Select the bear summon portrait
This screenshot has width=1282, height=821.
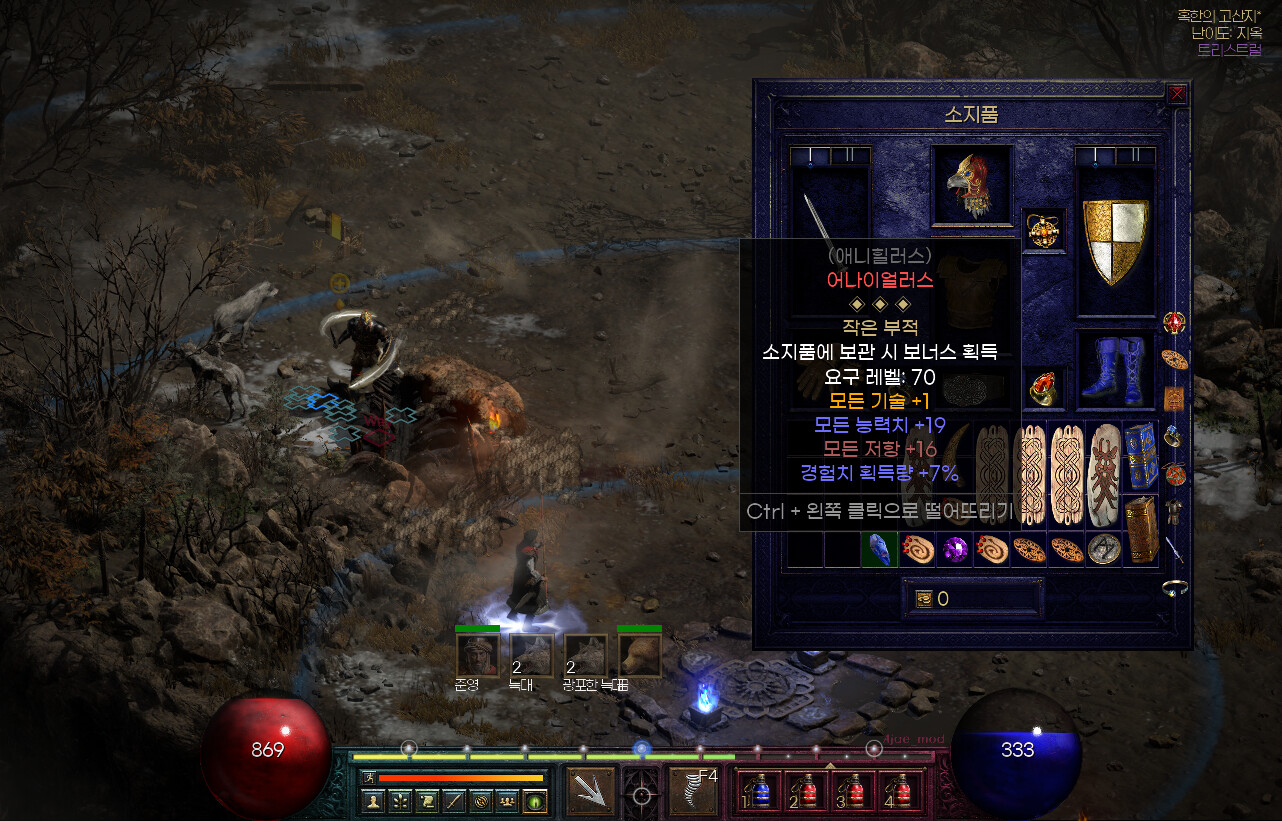(638, 656)
